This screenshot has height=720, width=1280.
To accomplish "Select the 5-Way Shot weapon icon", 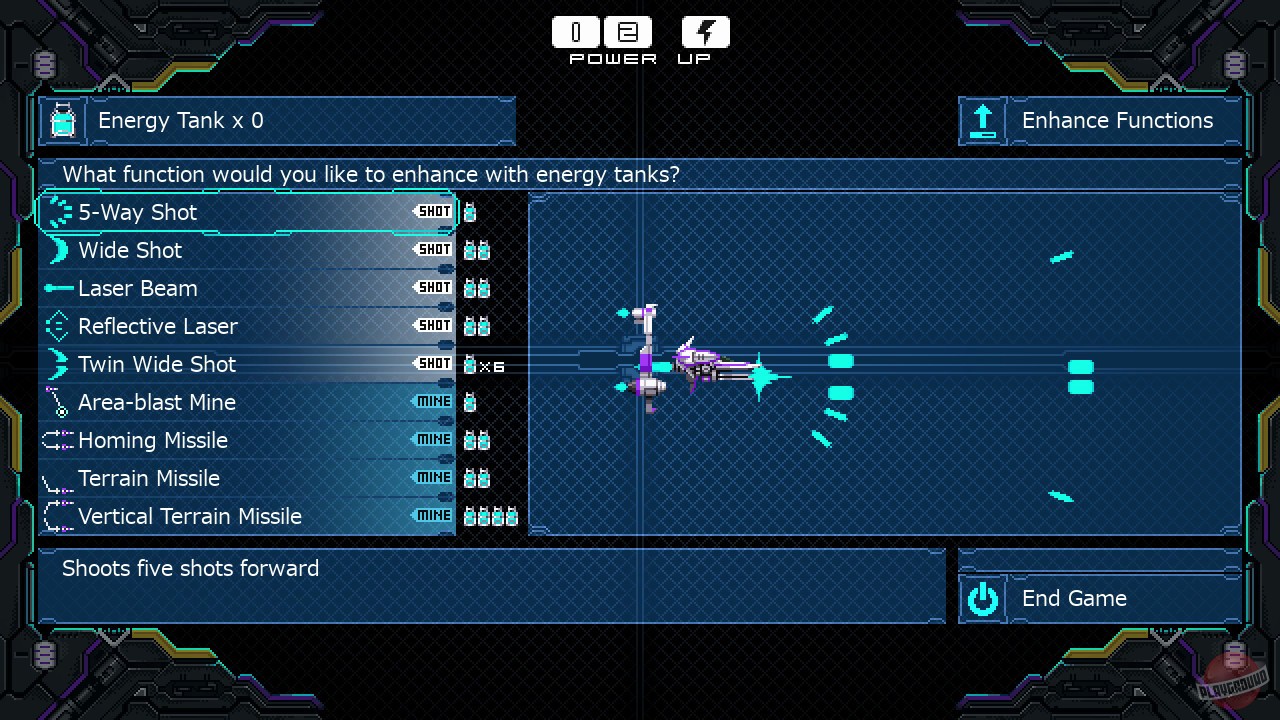I will point(58,212).
